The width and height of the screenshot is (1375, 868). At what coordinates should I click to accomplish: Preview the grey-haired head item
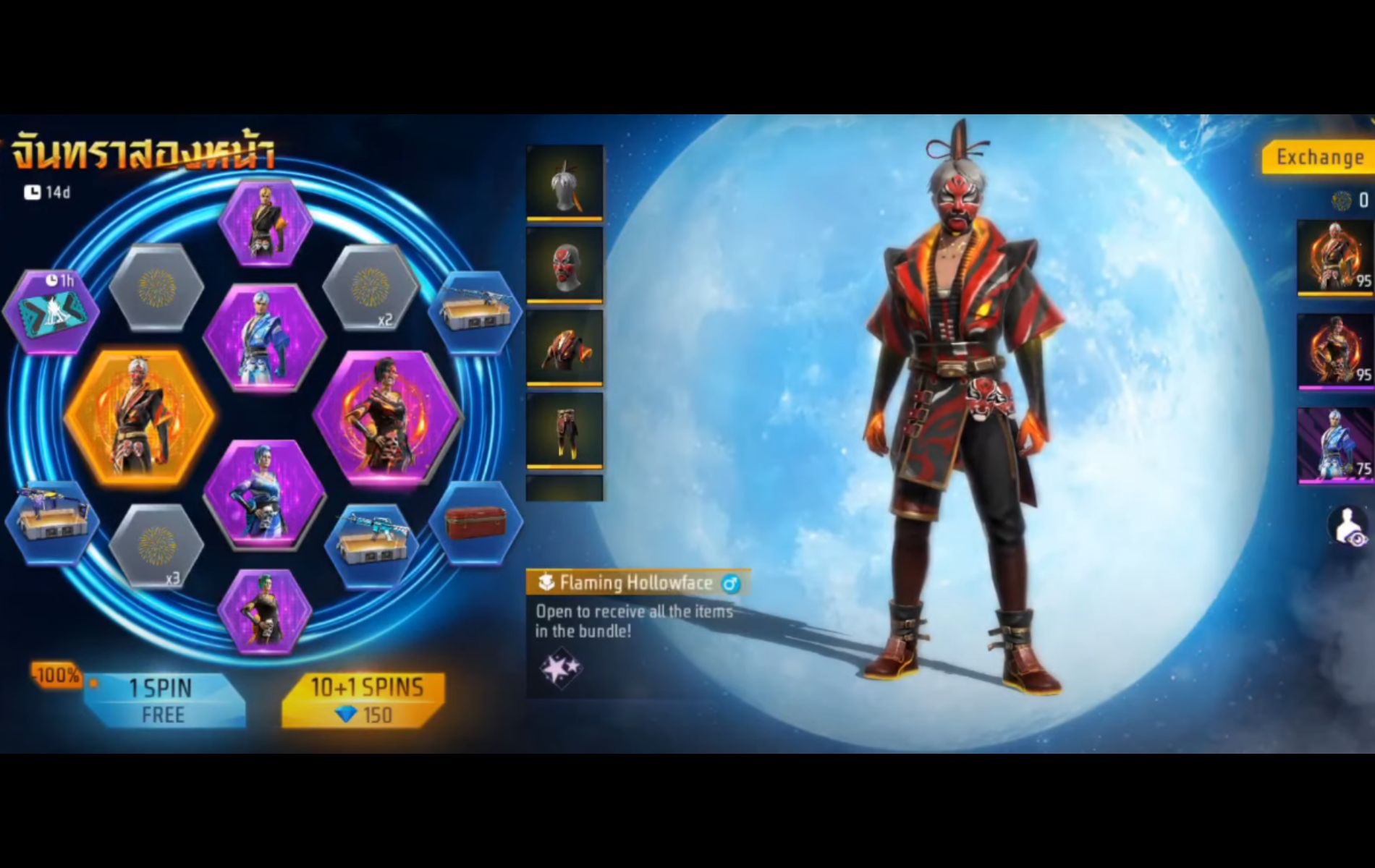tap(564, 182)
